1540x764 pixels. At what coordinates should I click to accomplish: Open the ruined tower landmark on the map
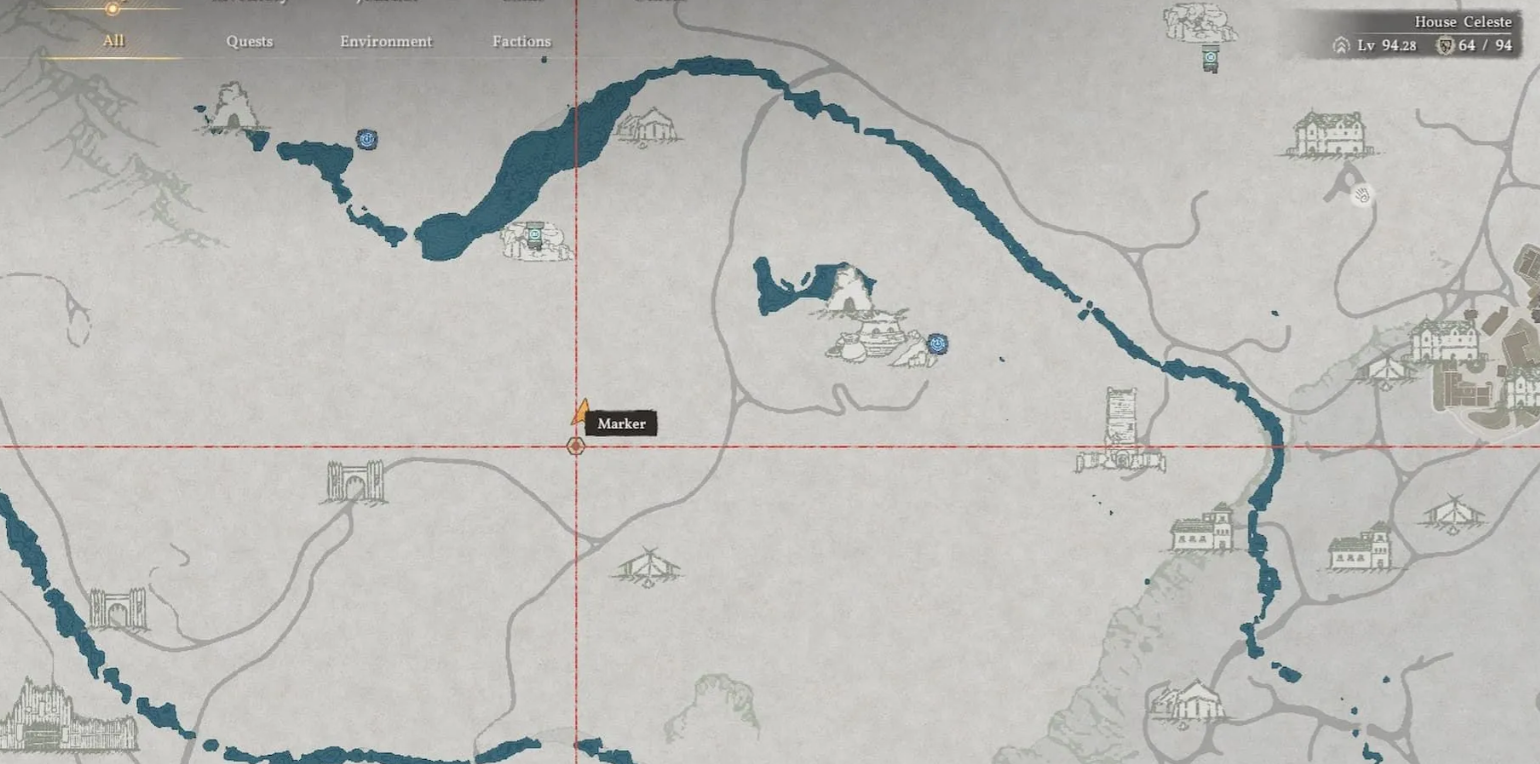(x=1121, y=430)
